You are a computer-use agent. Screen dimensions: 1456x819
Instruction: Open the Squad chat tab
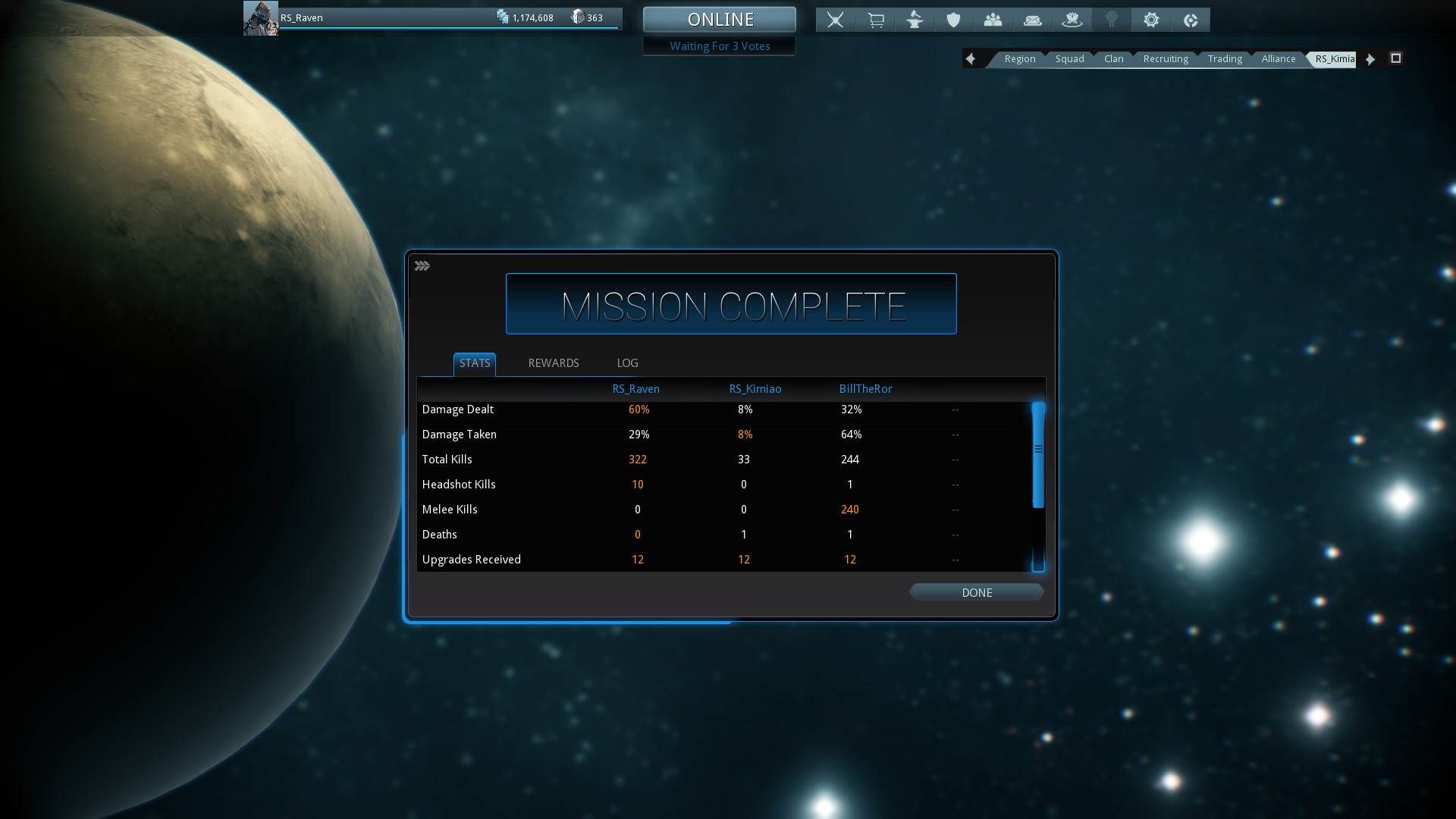pos(1069,58)
